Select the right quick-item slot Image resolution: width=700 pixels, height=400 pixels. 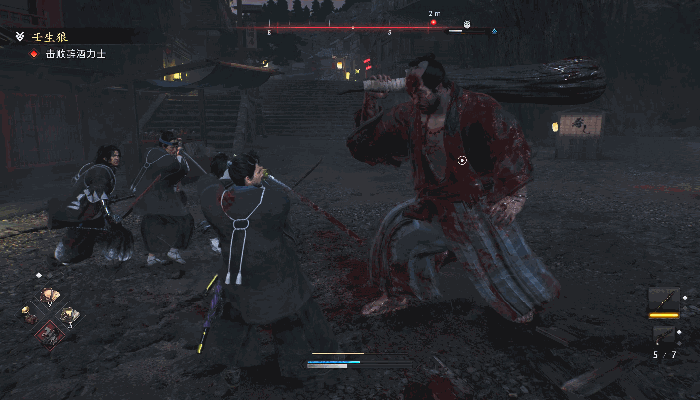(67, 315)
